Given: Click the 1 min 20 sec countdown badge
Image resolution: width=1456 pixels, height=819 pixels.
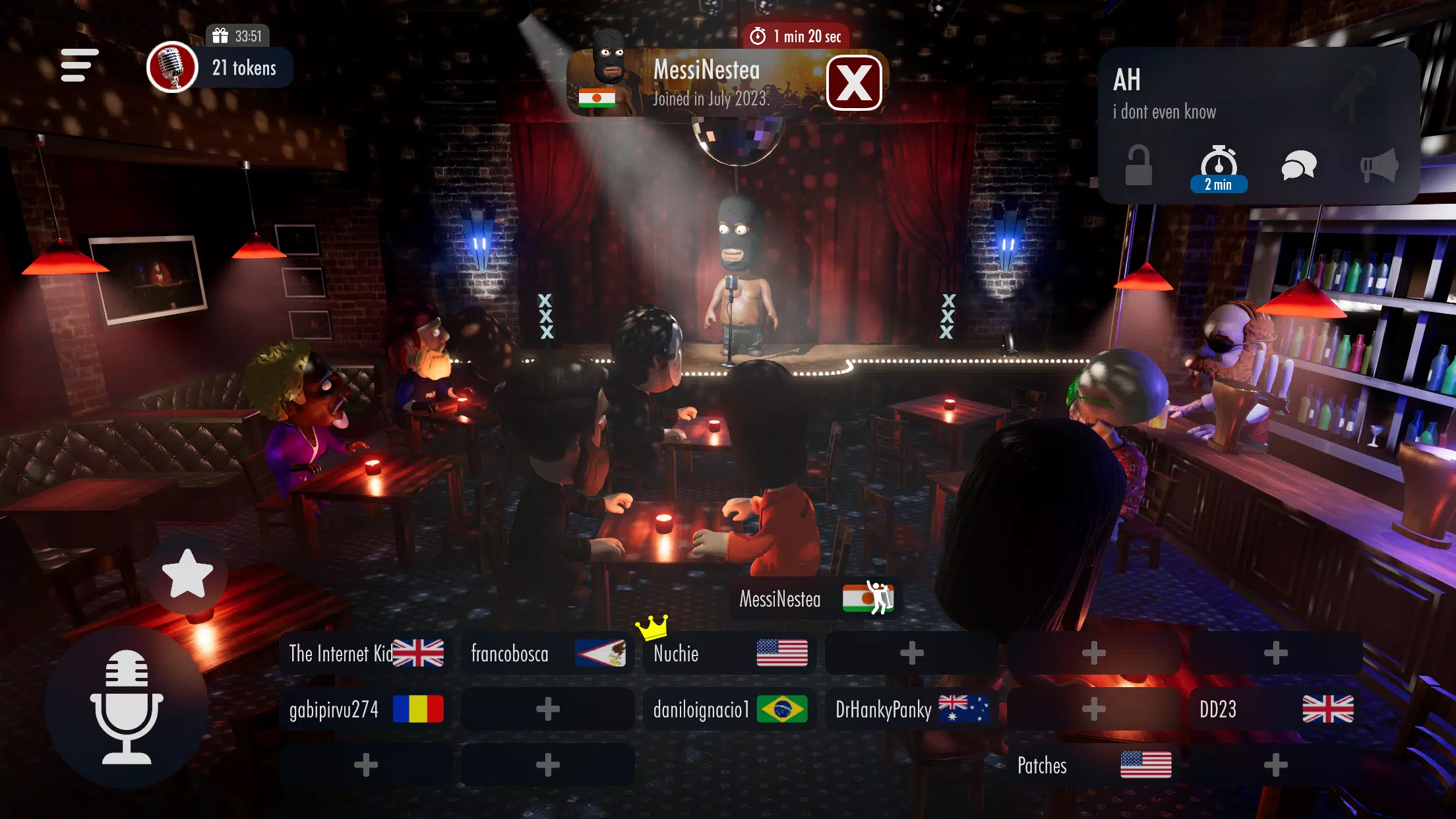Looking at the screenshot, I should pyautogui.click(x=798, y=38).
